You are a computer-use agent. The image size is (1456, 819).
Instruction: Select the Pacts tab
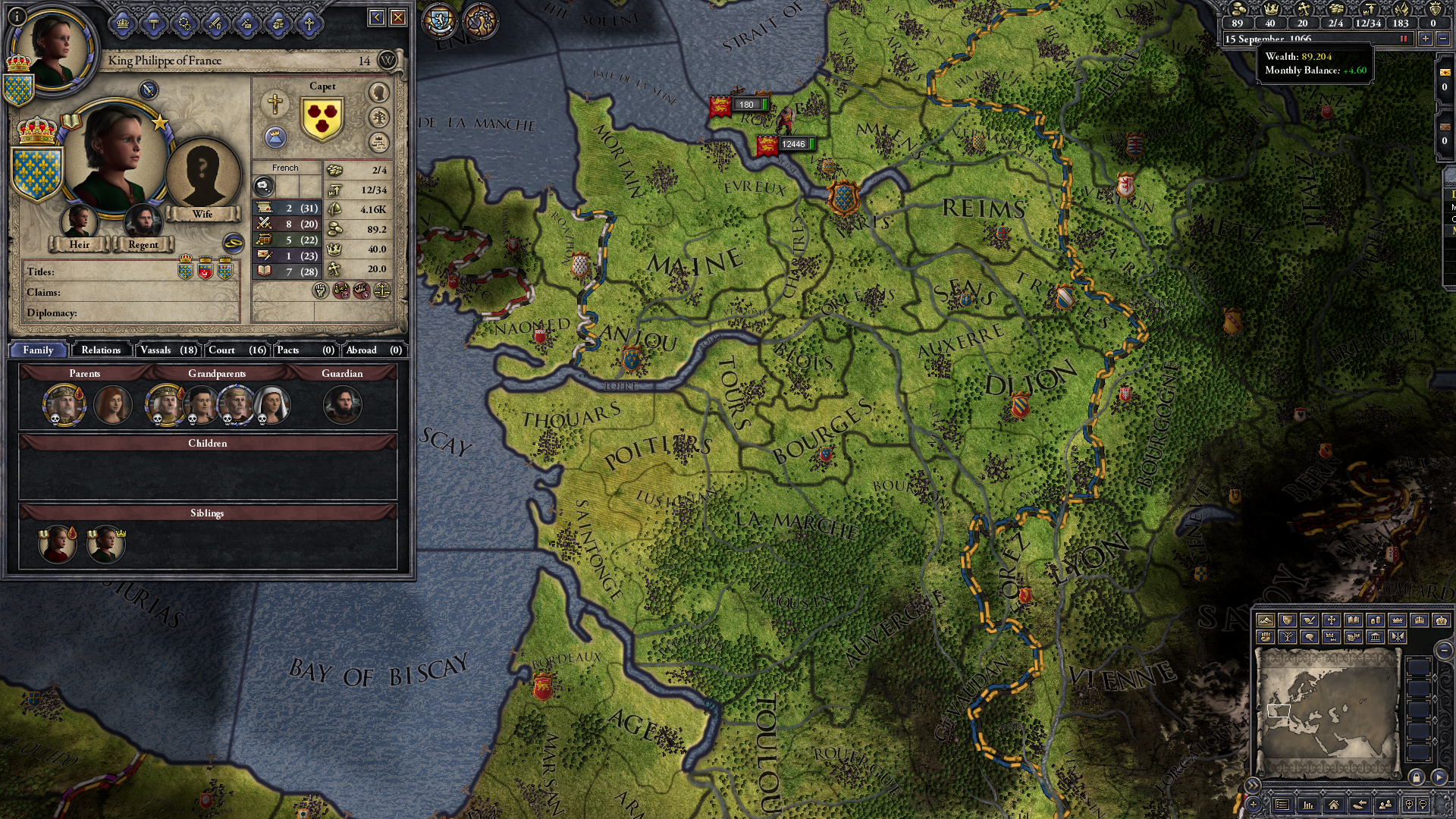(305, 350)
